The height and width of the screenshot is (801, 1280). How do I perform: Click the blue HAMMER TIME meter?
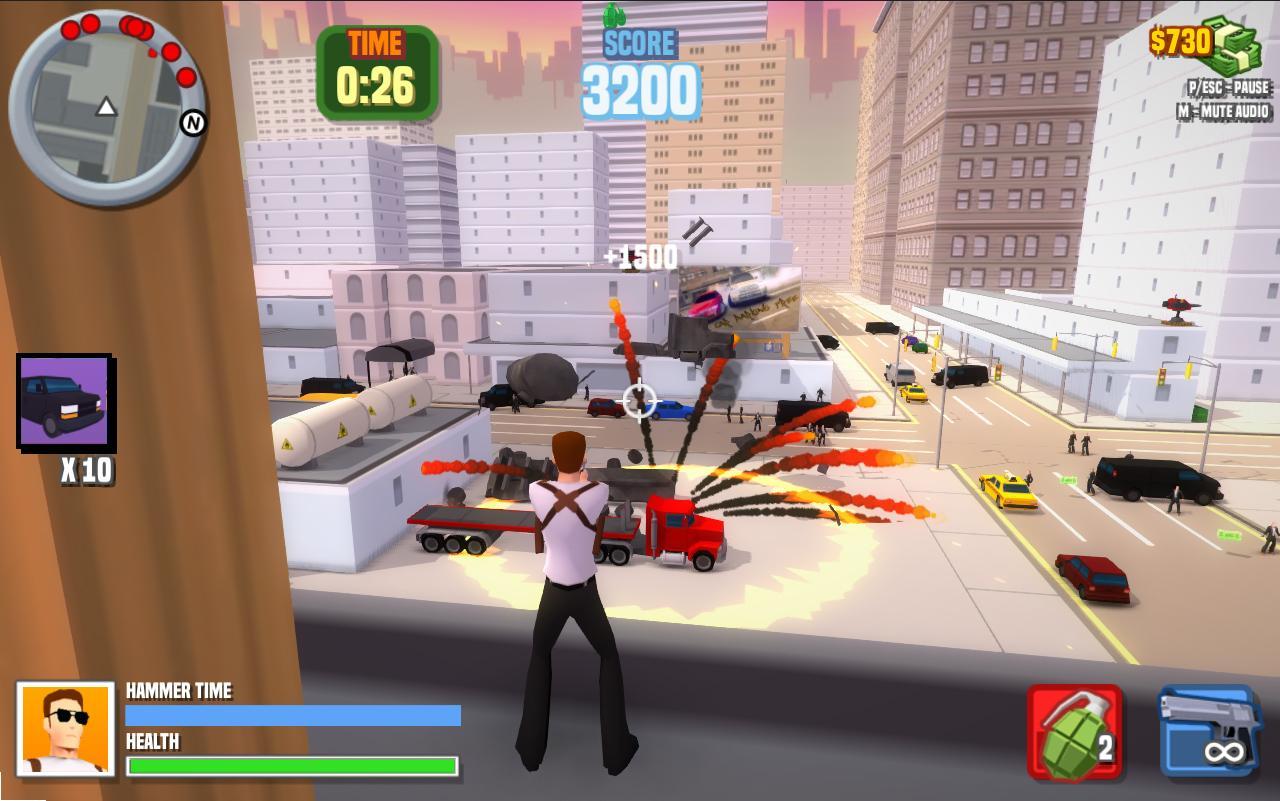(x=290, y=717)
